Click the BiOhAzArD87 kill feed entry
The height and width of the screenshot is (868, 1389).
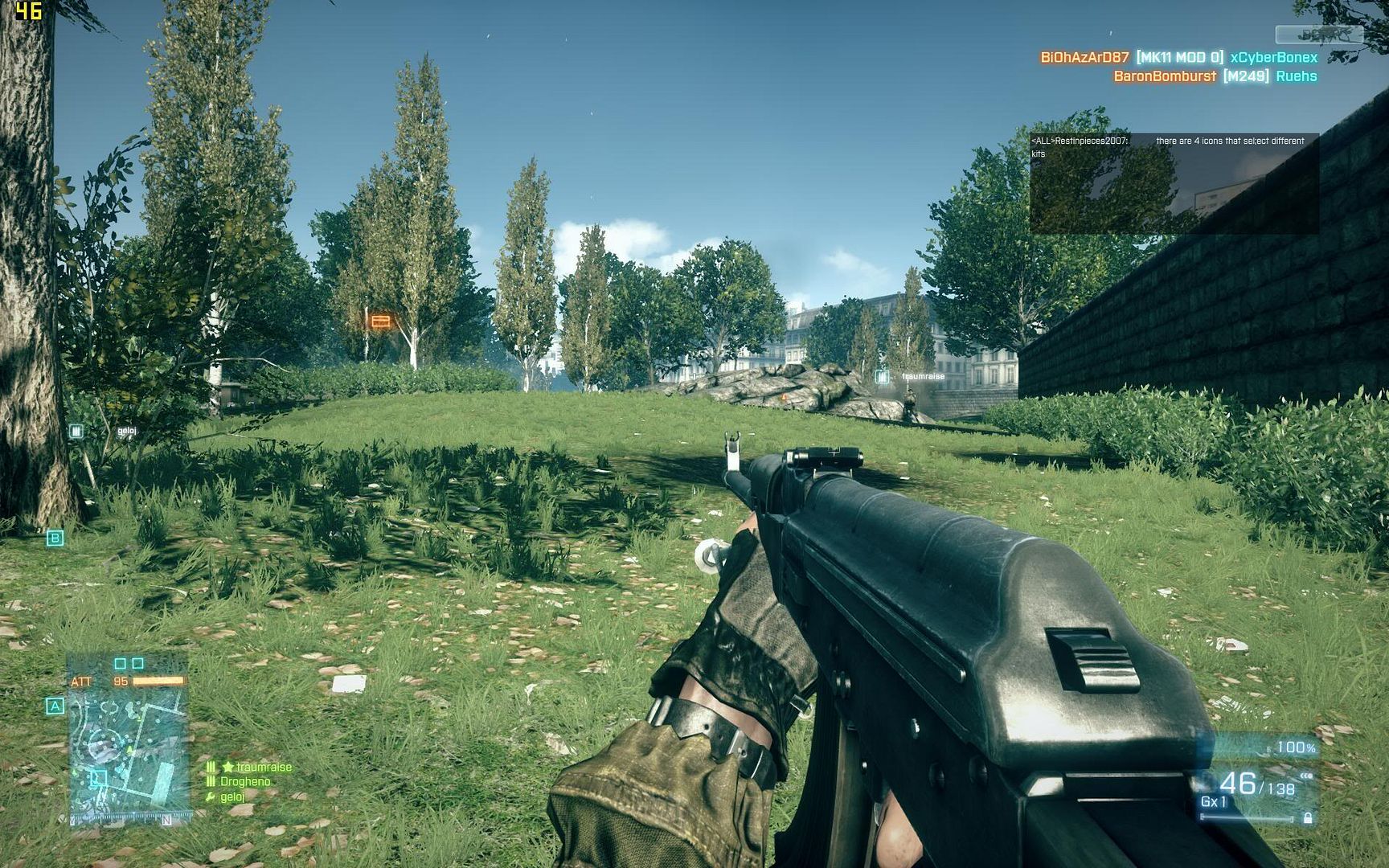point(1178,57)
